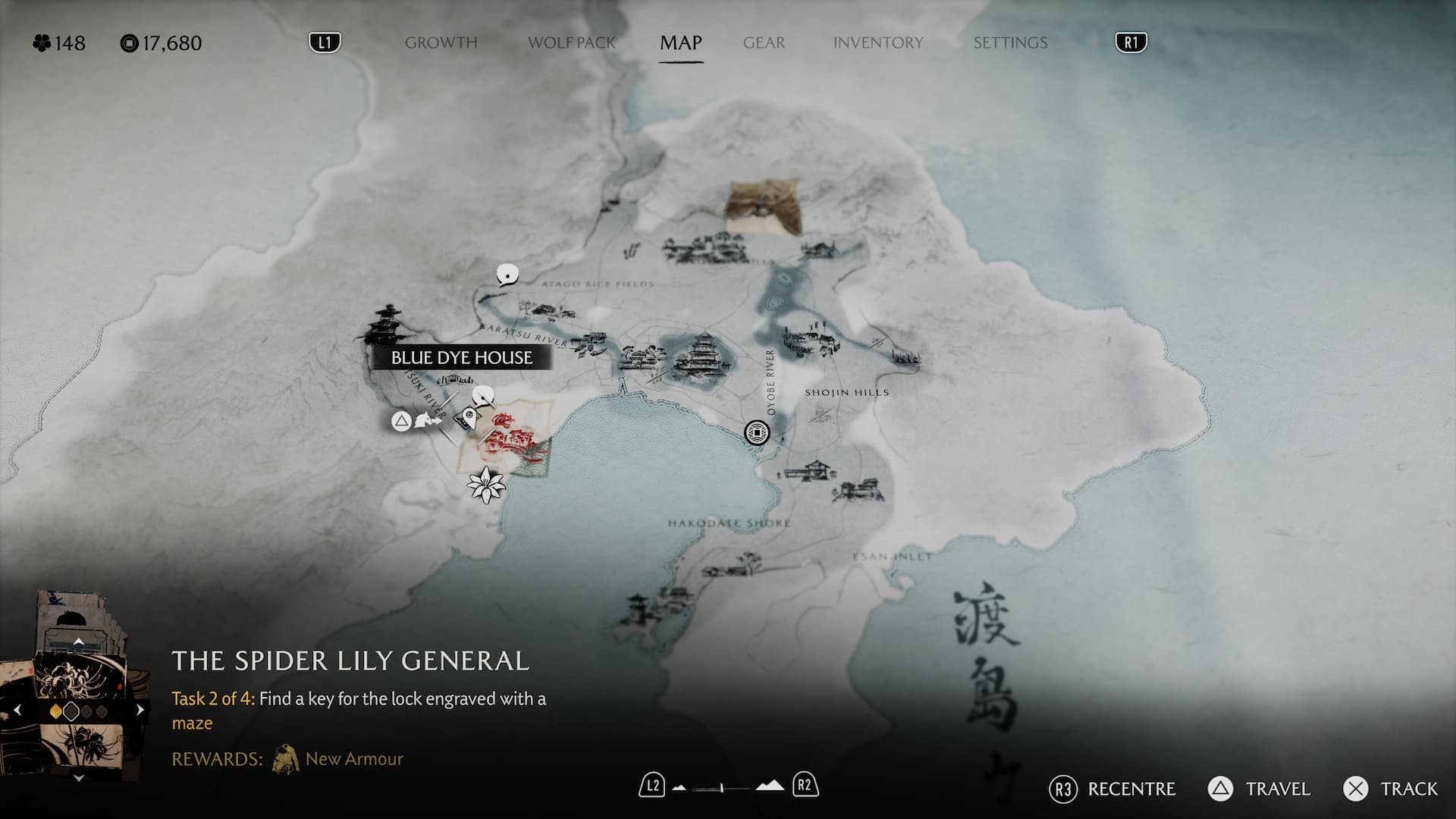This screenshot has width=1456, height=819.
Task: Choose the Blue Dye House location label
Action: (461, 358)
